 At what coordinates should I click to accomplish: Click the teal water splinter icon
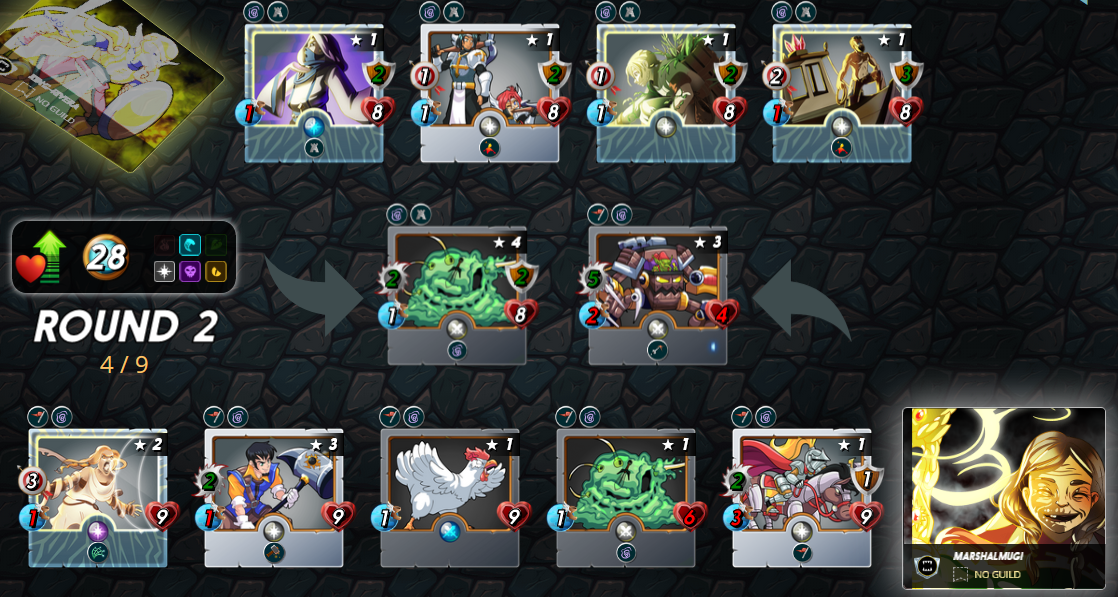[190, 245]
